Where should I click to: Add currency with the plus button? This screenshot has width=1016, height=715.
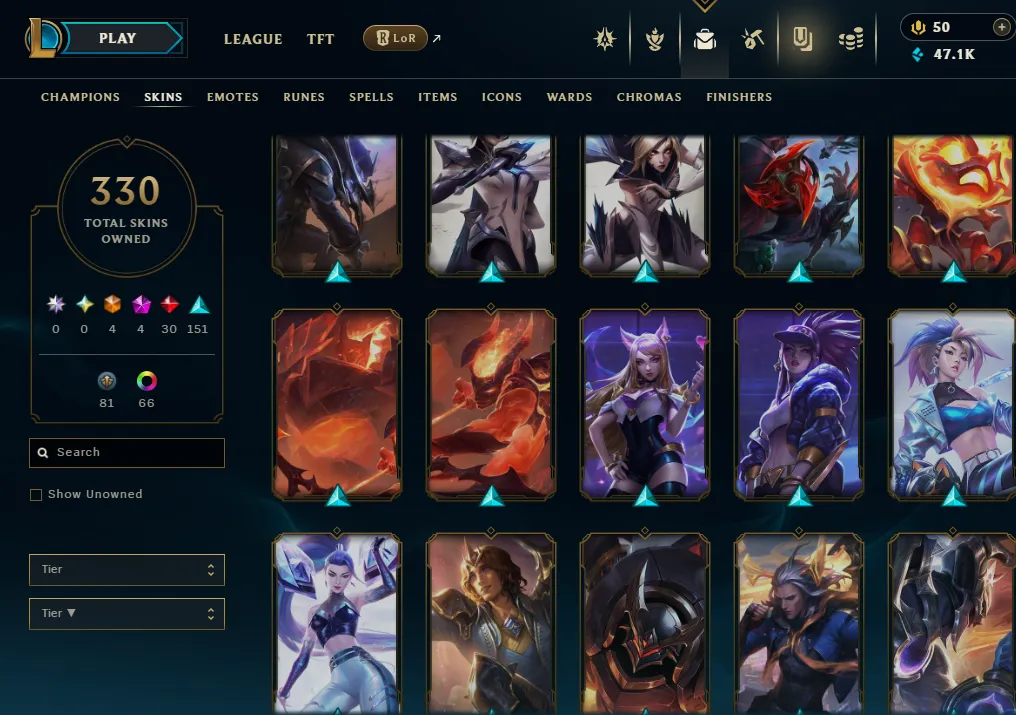click(1001, 27)
